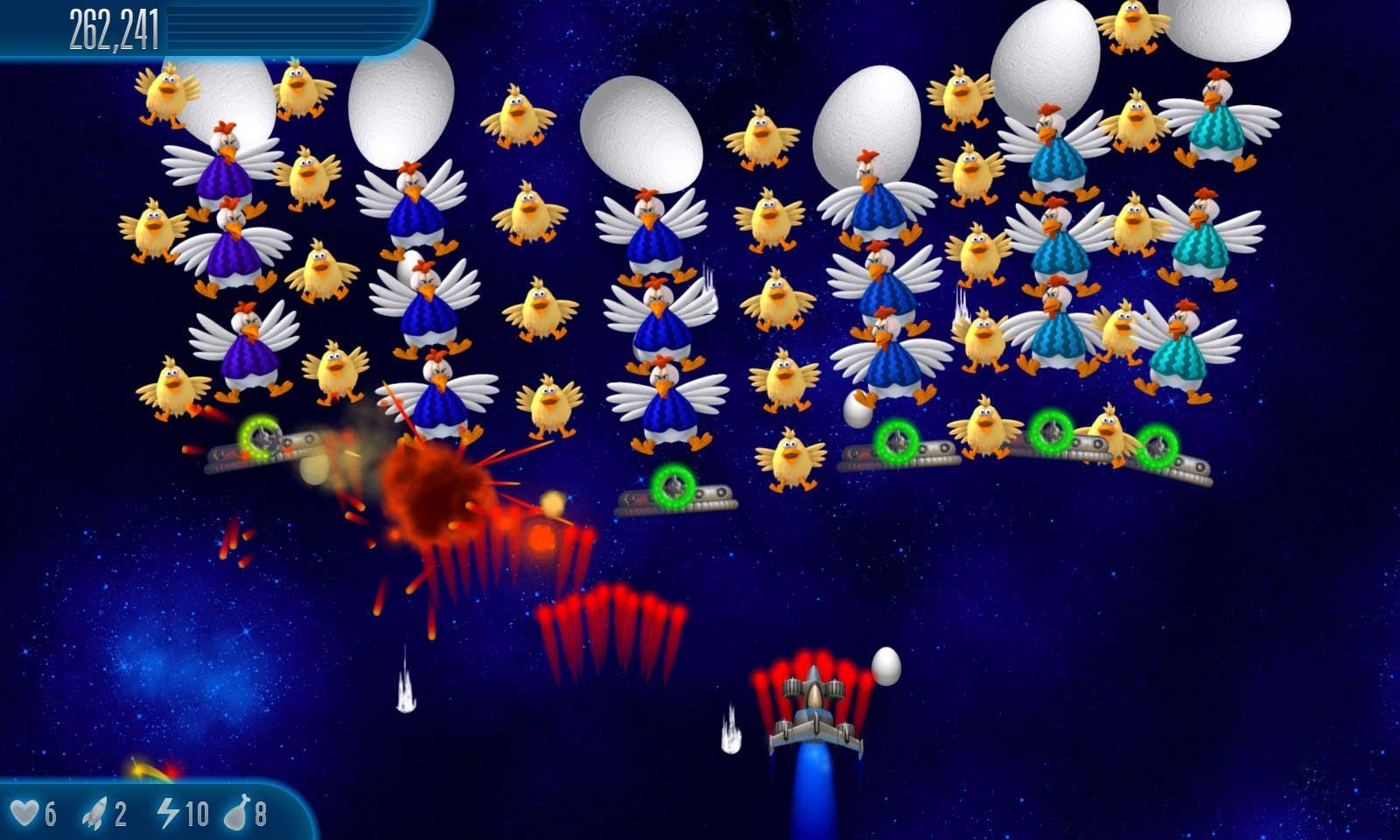Click the green turret ring on the center platform

(x=674, y=486)
